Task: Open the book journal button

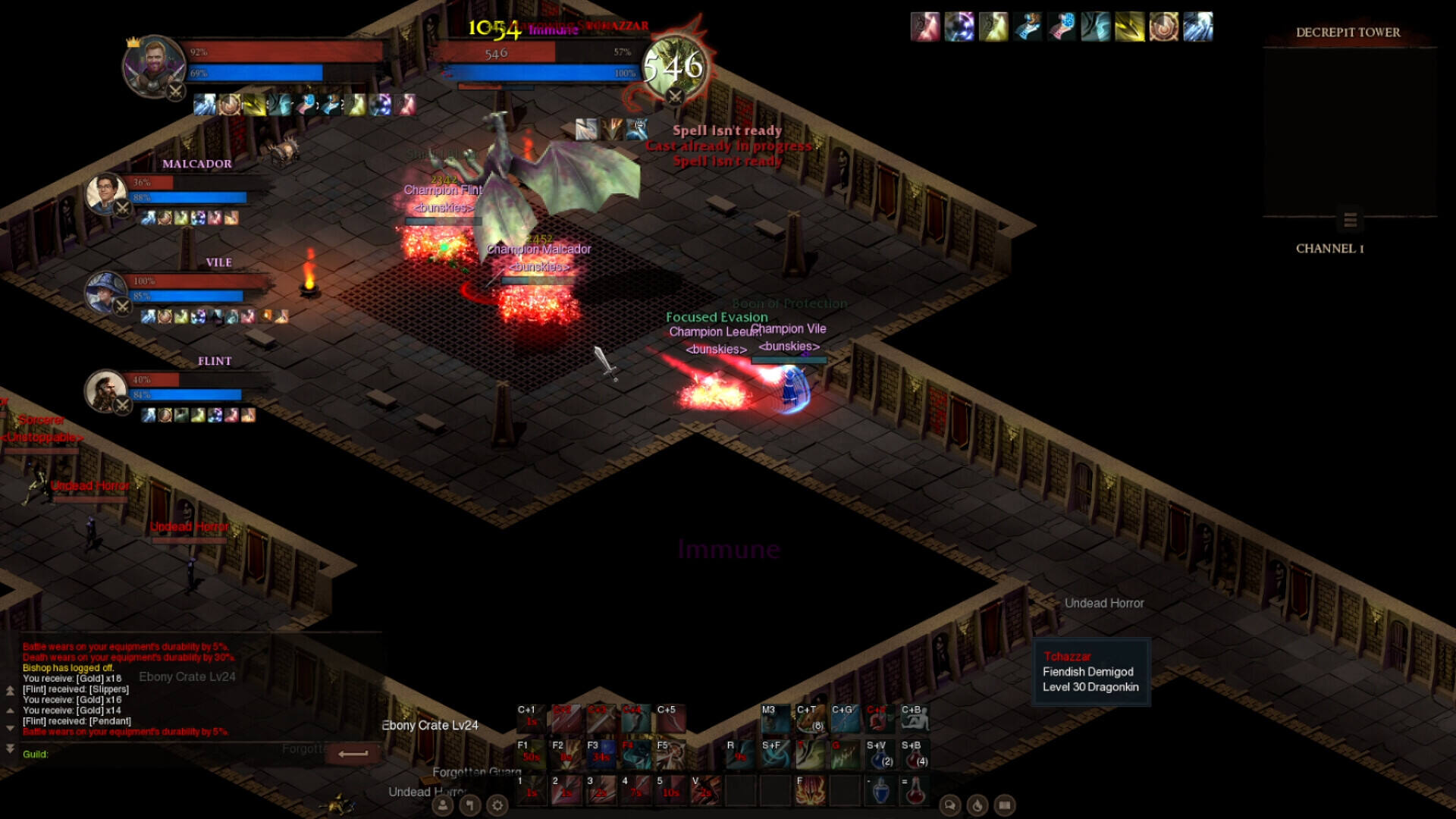Action: pos(1005,805)
